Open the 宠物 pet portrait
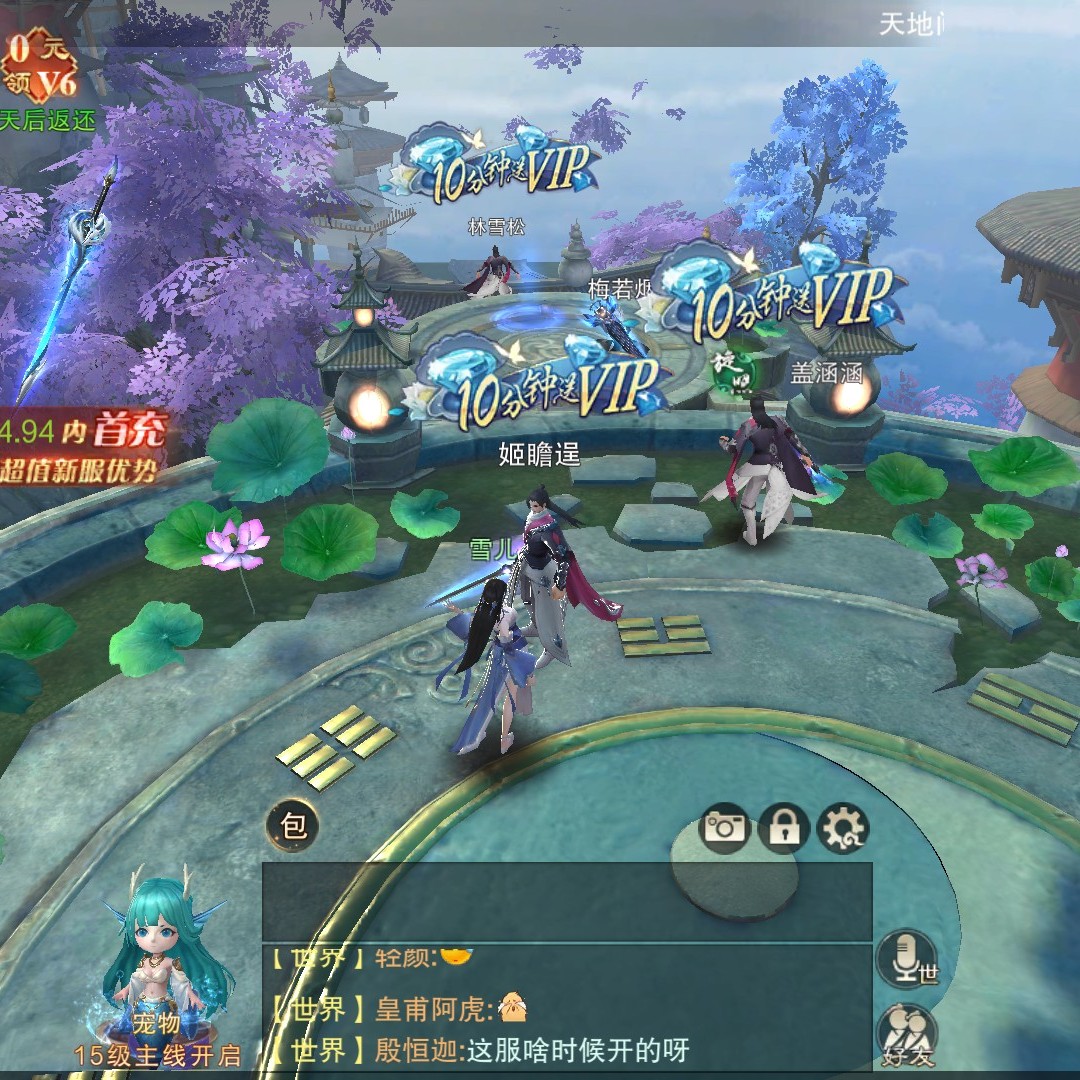The height and width of the screenshot is (1080, 1080). point(158,960)
